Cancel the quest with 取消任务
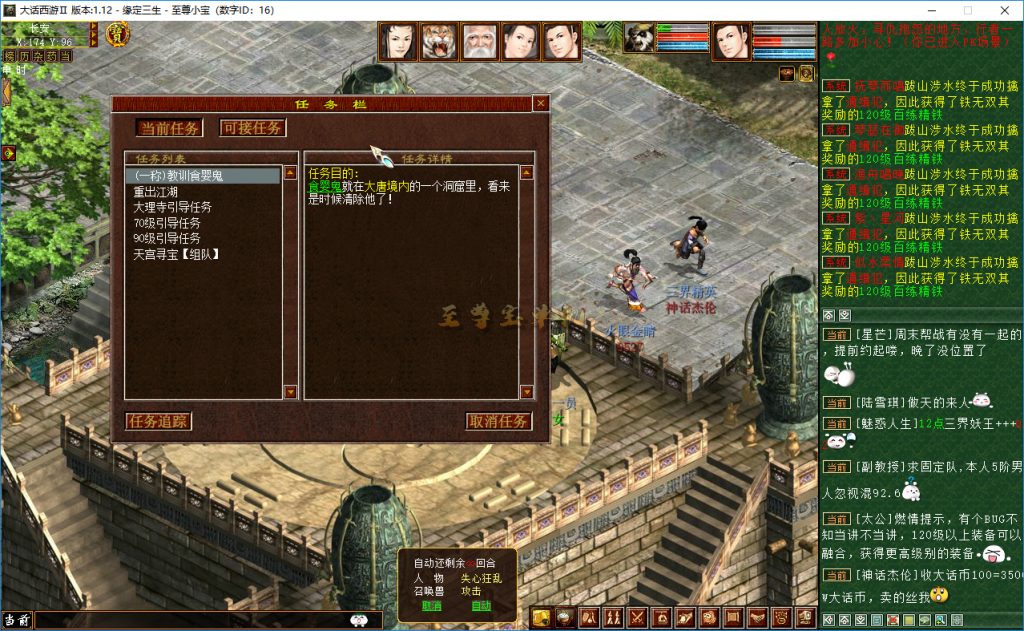The image size is (1024, 631). pyautogui.click(x=499, y=421)
